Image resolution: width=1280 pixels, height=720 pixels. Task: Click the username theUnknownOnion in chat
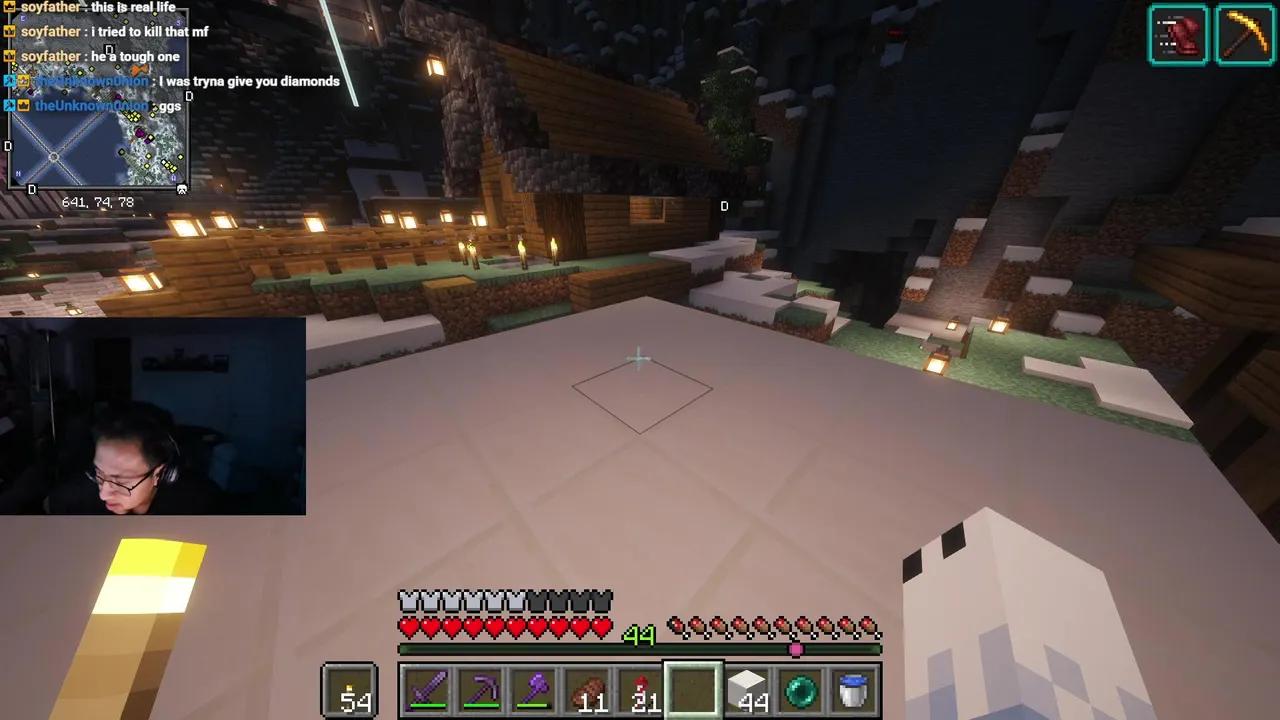pyautogui.click(x=90, y=104)
